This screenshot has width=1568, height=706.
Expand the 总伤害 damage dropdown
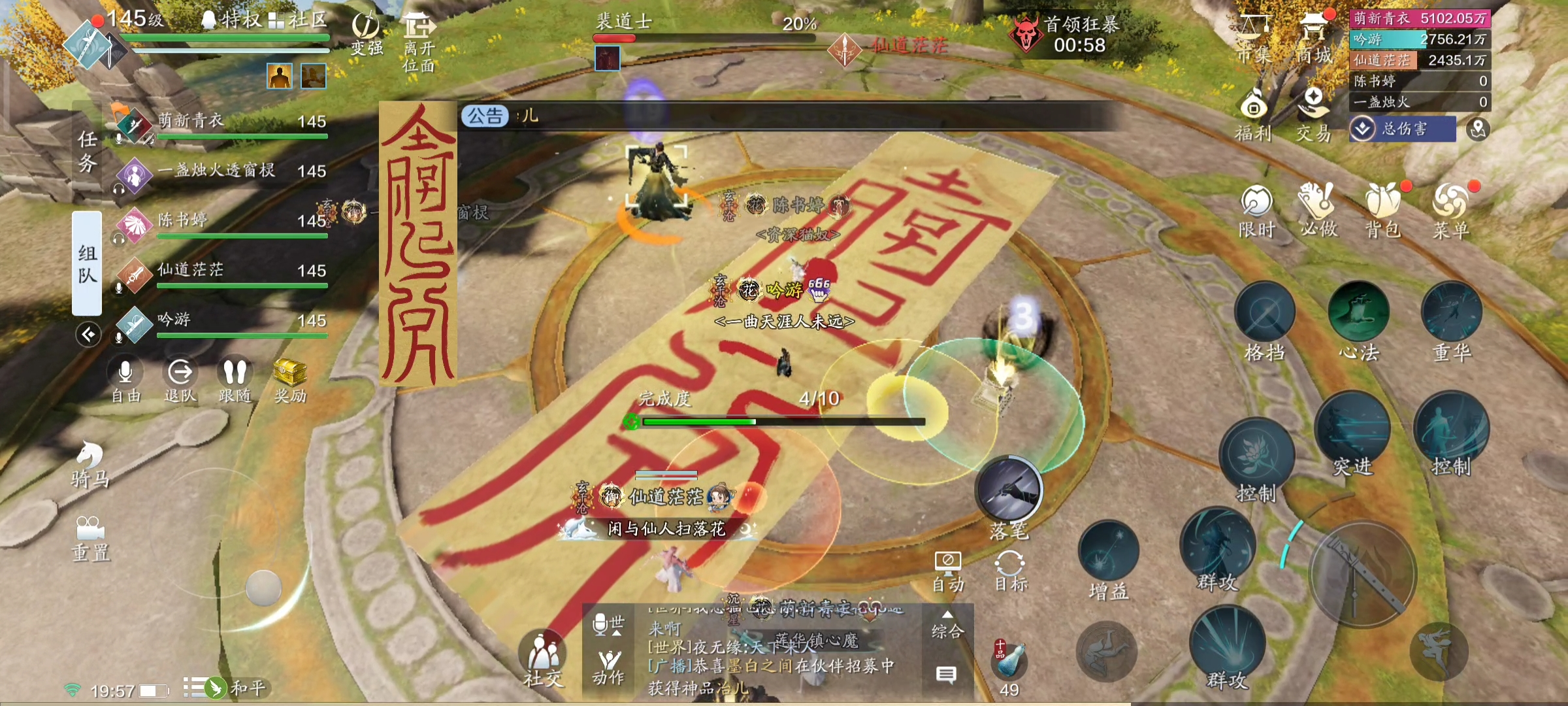[1402, 129]
